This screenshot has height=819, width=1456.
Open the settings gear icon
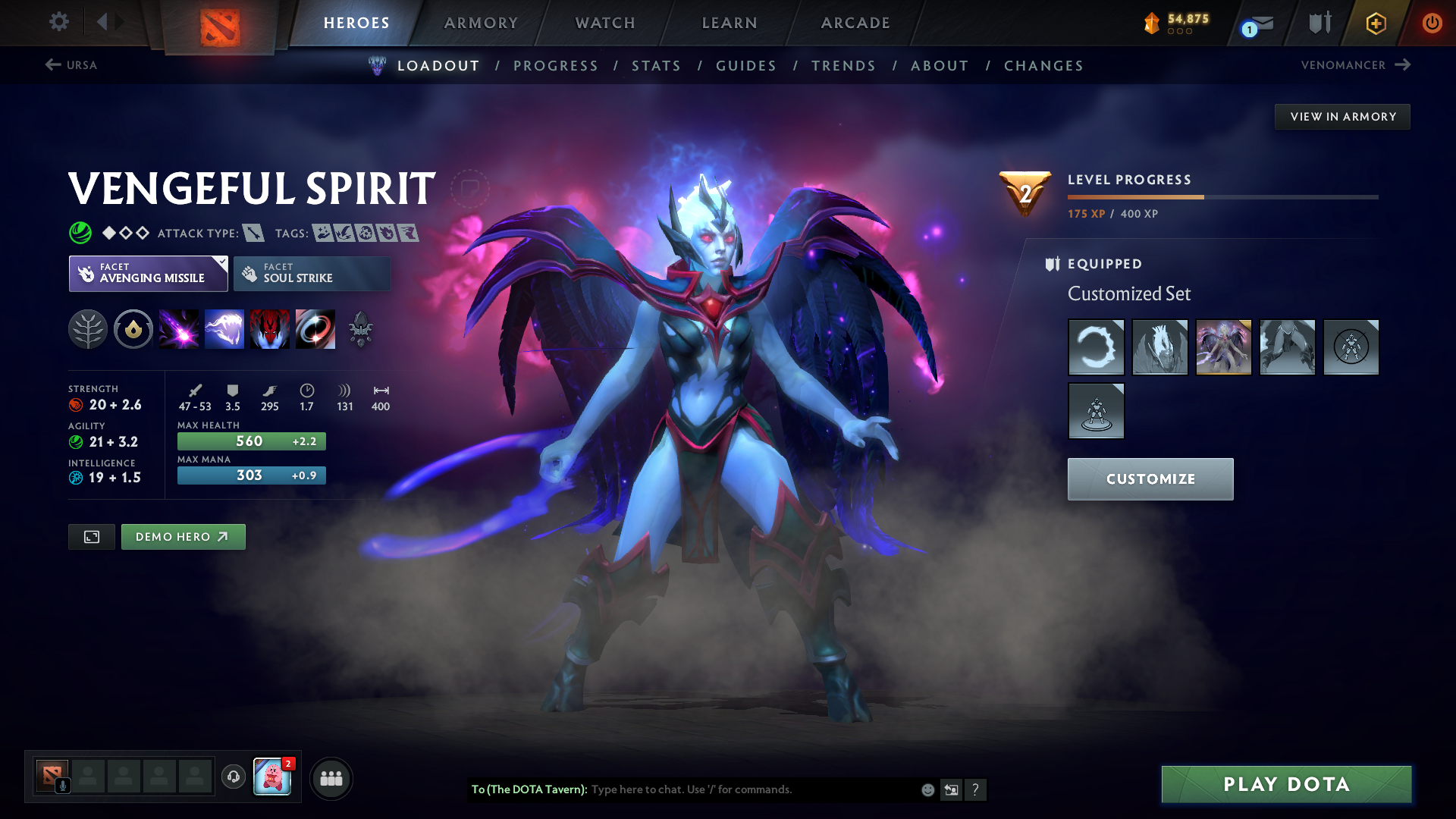point(59,22)
